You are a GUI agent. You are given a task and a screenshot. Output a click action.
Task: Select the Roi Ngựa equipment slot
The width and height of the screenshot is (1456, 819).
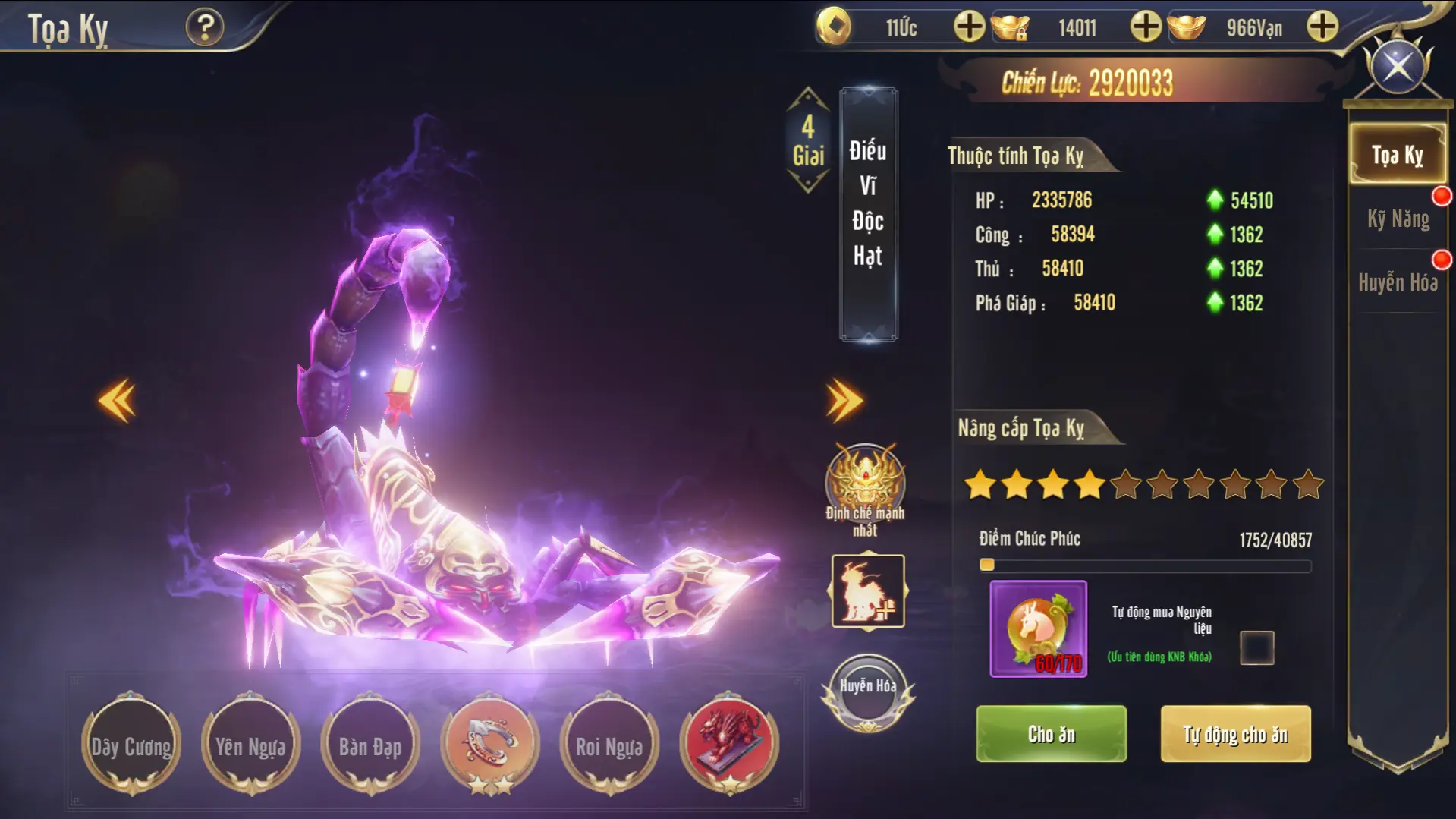click(609, 745)
